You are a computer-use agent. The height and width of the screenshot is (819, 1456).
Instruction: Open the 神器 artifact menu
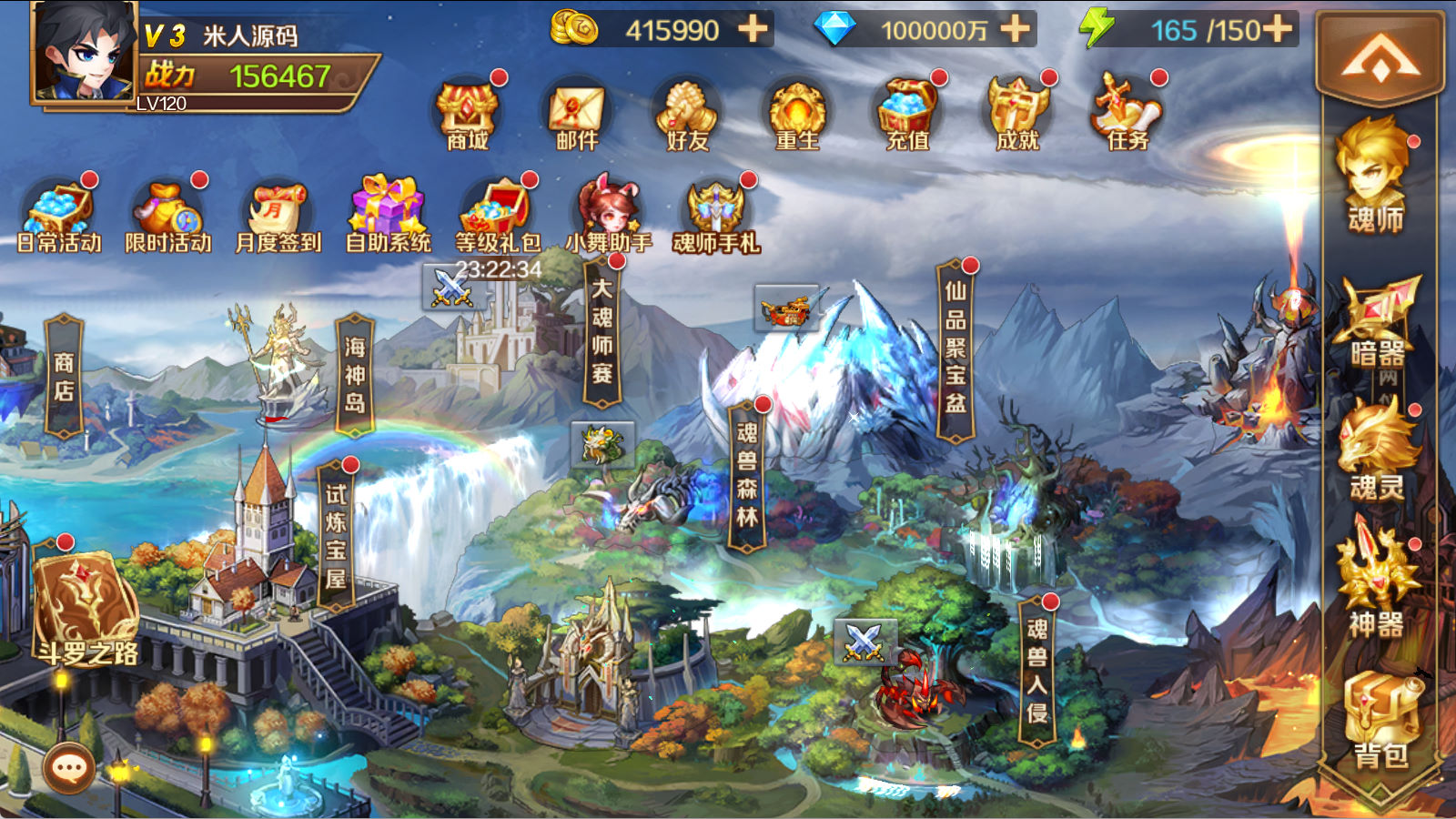pyautogui.click(x=1376, y=582)
